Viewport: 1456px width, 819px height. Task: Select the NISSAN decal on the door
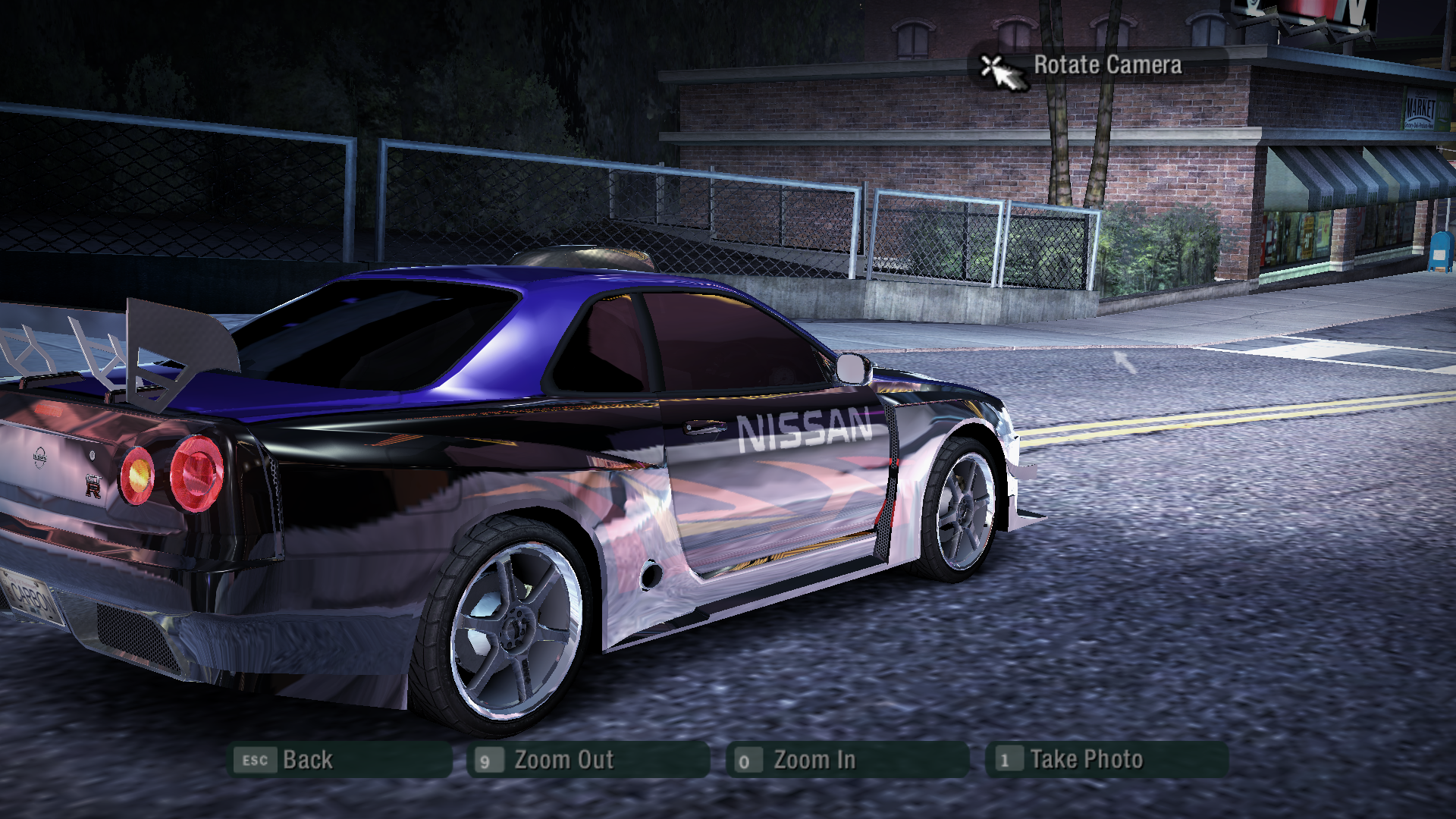(x=802, y=428)
